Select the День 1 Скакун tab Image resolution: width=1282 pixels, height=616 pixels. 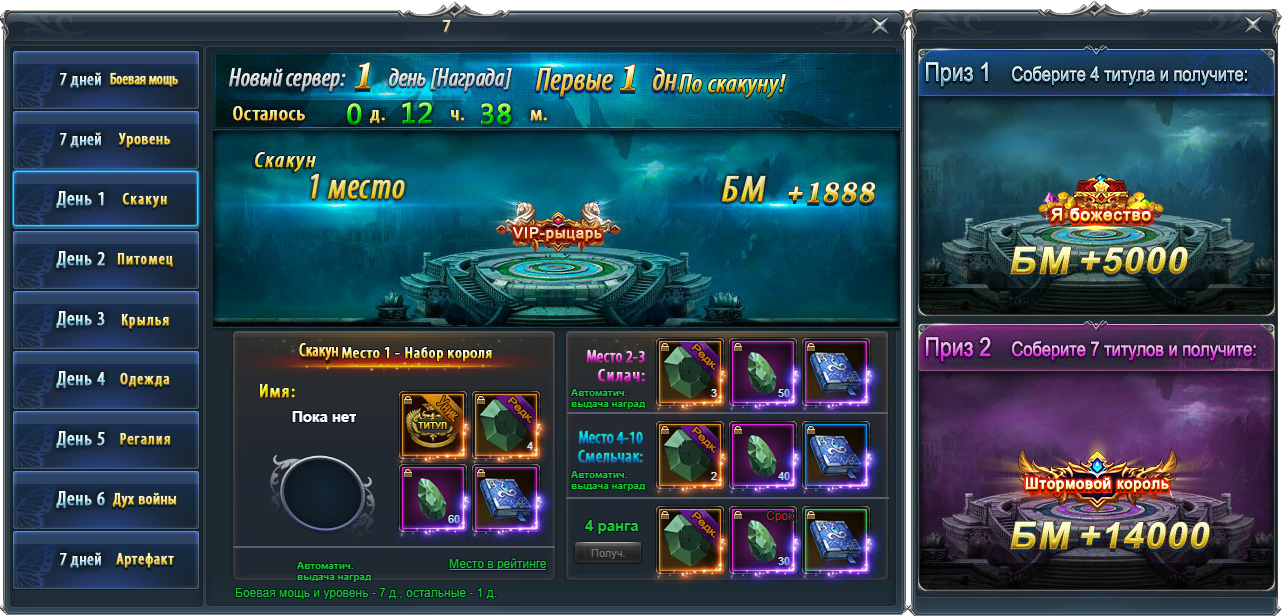(105, 199)
